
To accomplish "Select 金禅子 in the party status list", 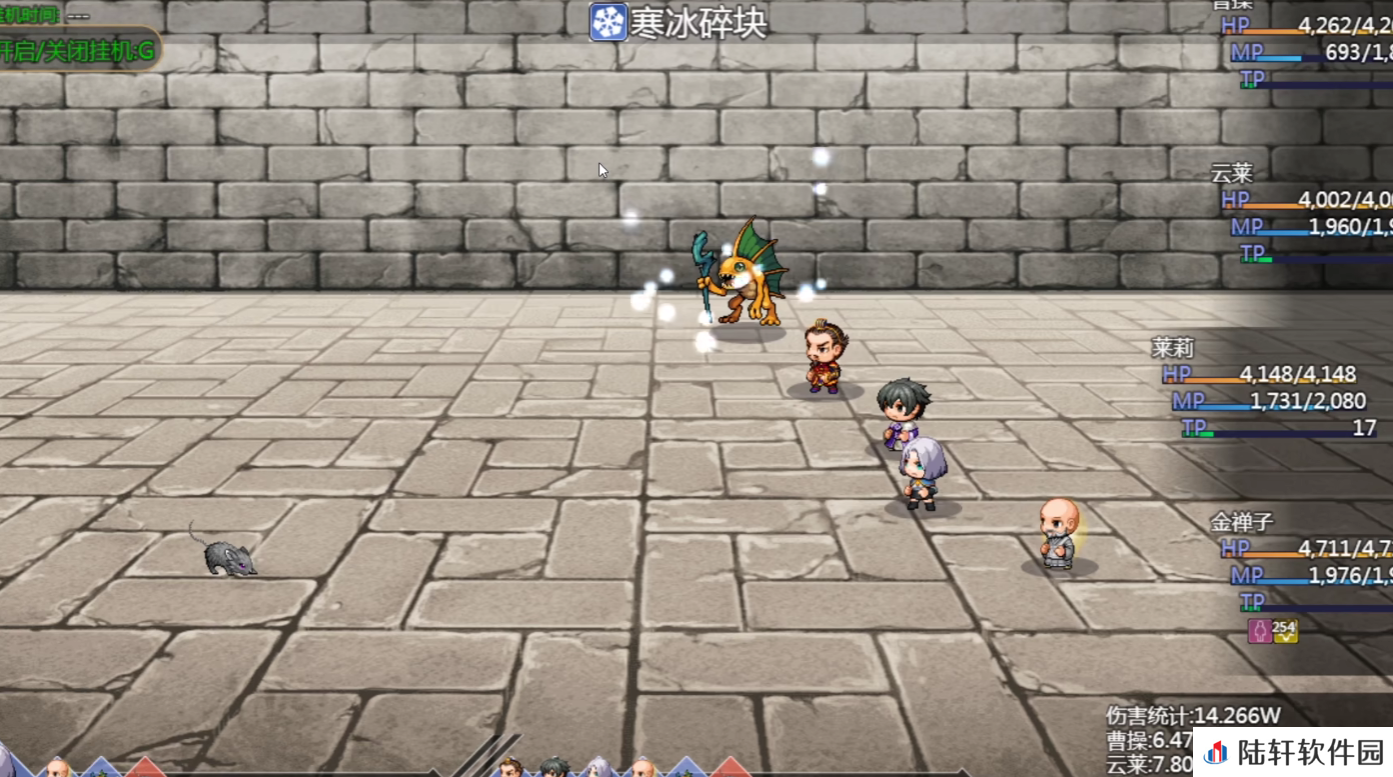I will click(x=1241, y=522).
